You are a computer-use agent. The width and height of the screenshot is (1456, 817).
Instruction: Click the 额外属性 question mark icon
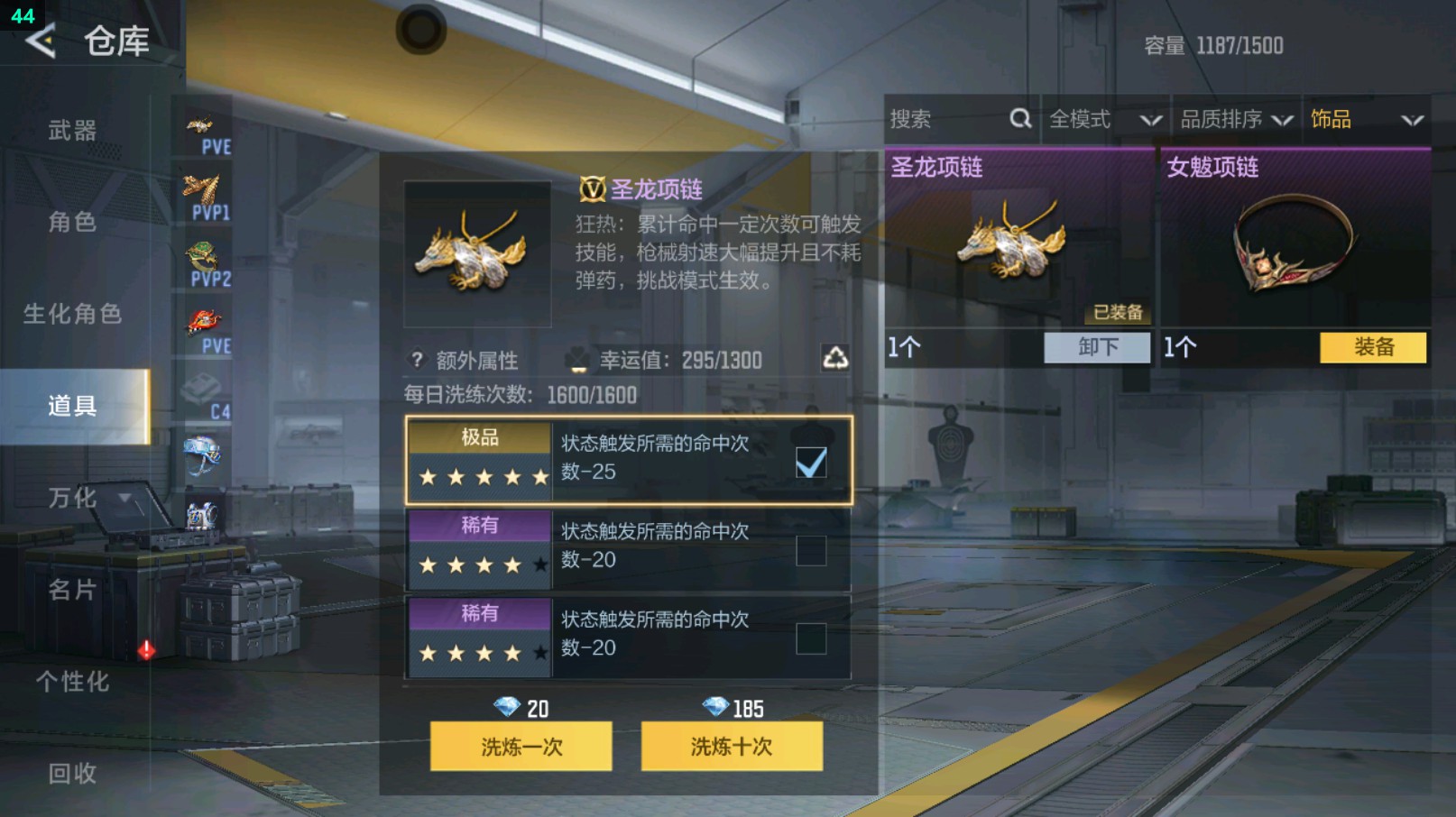point(415,360)
